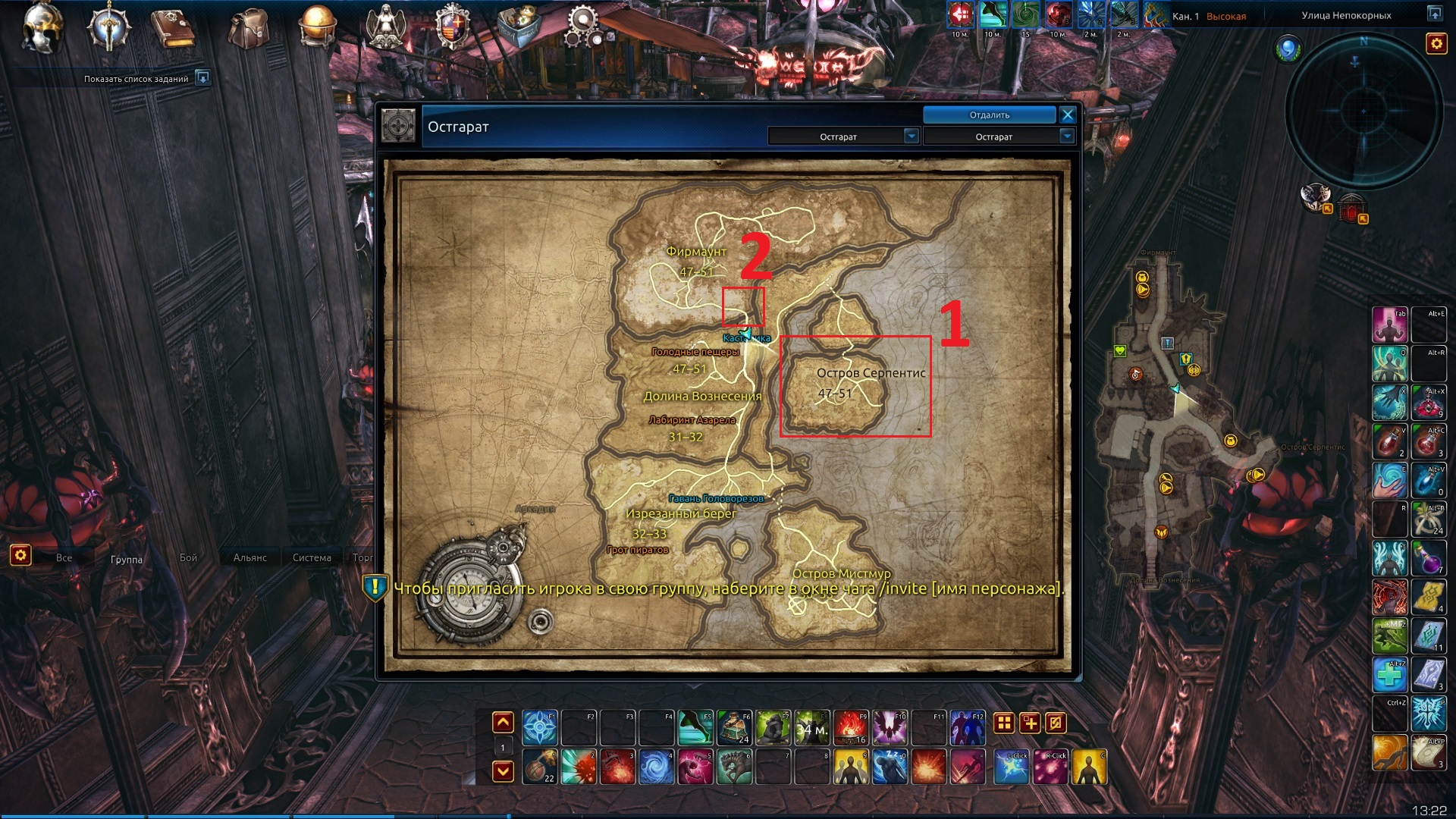Open minimap settings gear button
The image size is (1456, 819).
pos(1436,44)
